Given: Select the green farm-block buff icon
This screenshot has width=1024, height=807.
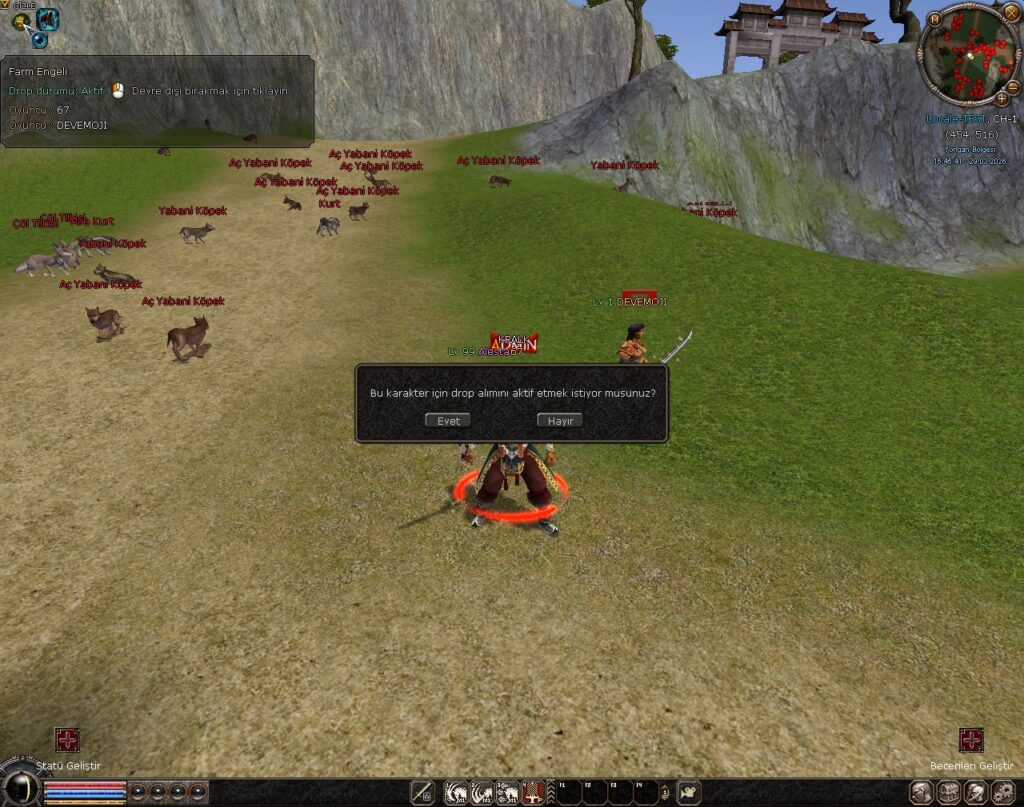Looking at the screenshot, I should pyautogui.click(x=20, y=21).
